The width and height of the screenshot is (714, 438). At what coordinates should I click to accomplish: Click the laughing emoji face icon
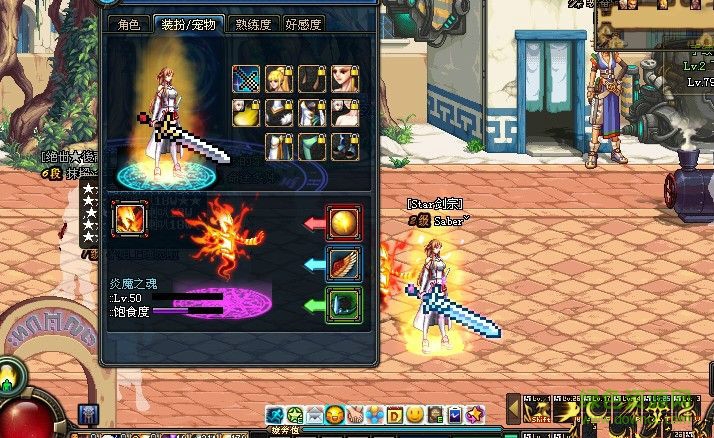[x=335, y=414]
